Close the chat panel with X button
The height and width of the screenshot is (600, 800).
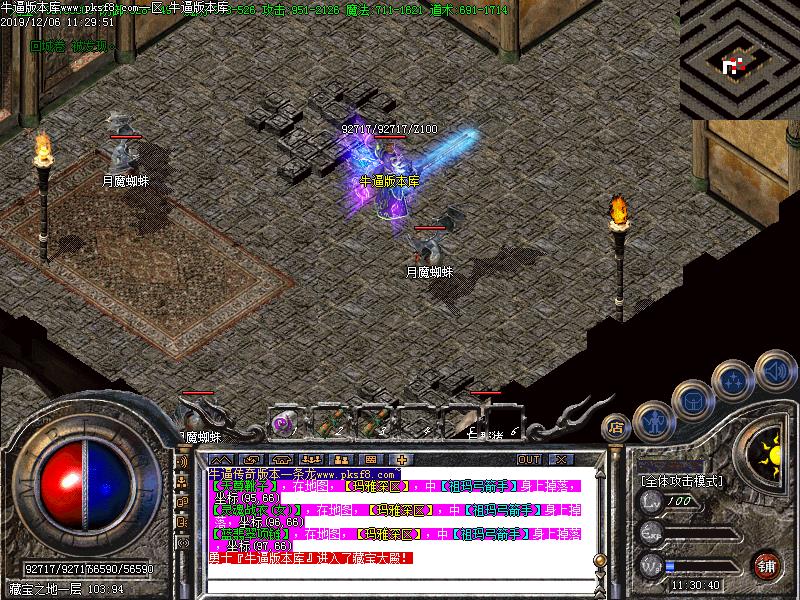[560, 459]
